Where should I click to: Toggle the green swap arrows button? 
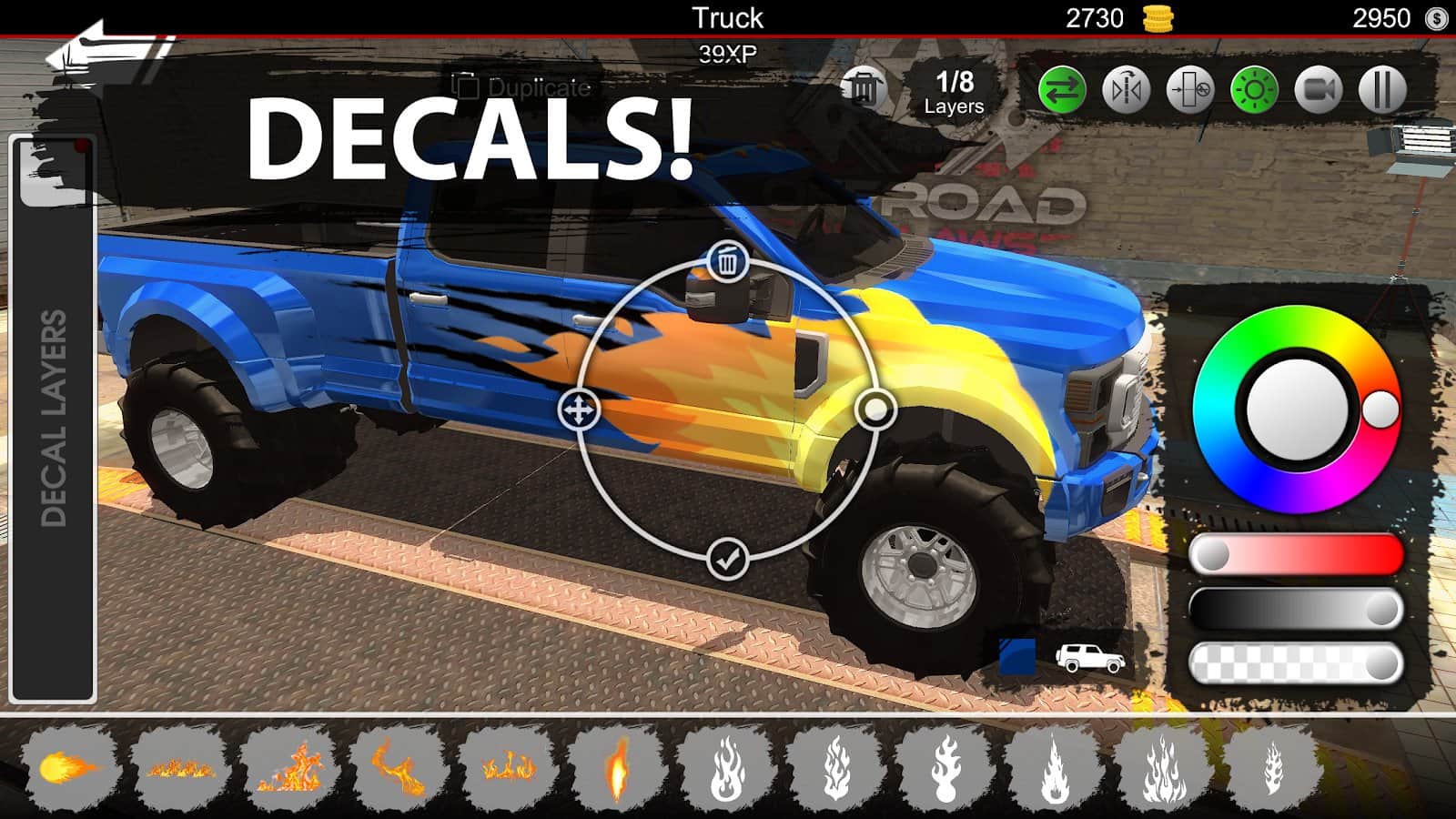(x=1062, y=90)
